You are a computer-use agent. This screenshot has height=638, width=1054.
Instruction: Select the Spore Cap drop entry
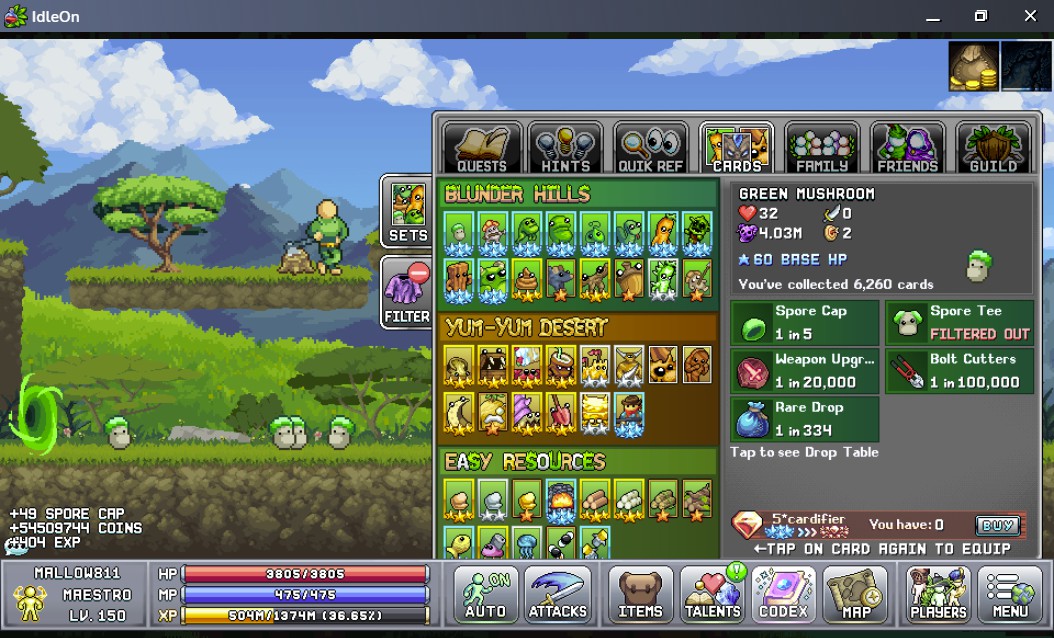pos(805,322)
